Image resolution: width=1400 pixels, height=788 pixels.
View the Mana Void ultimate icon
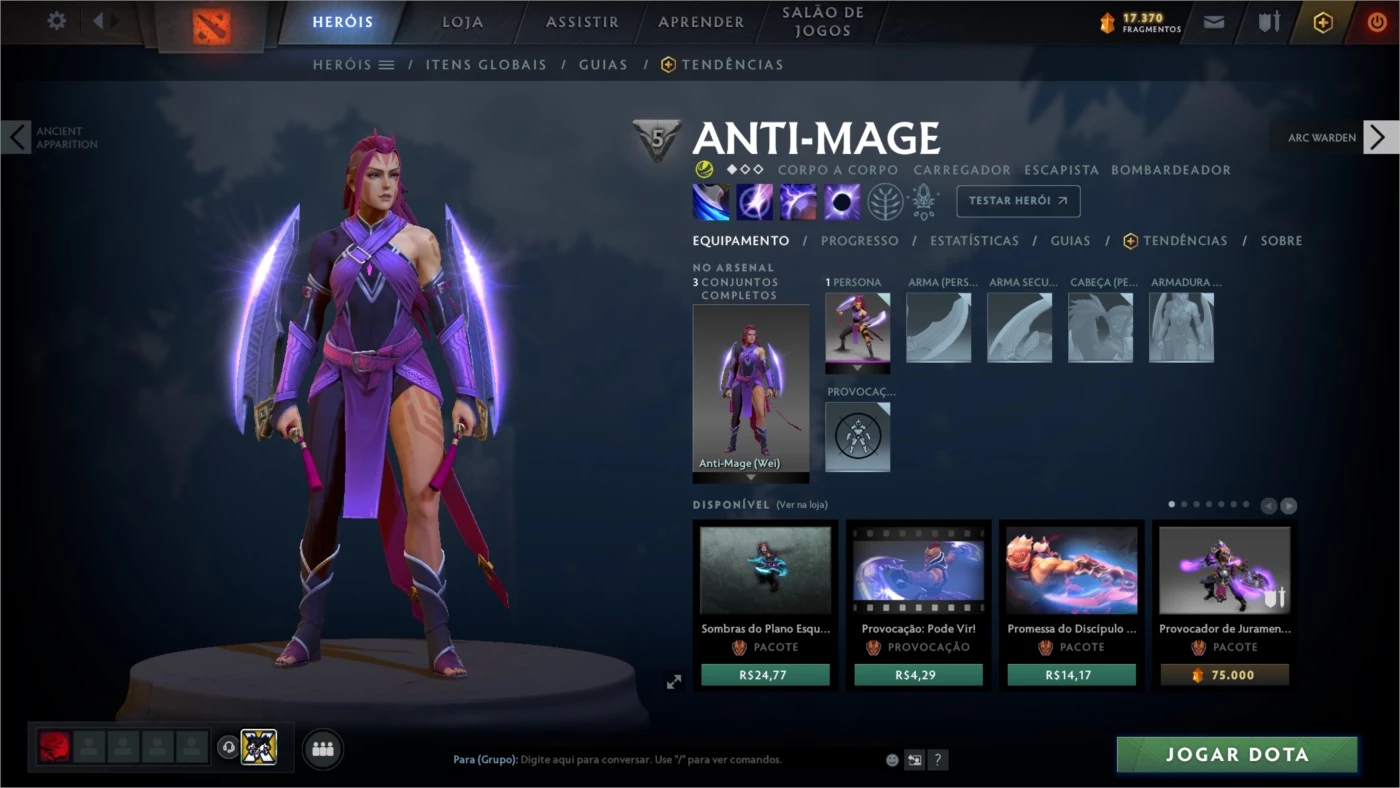point(840,202)
